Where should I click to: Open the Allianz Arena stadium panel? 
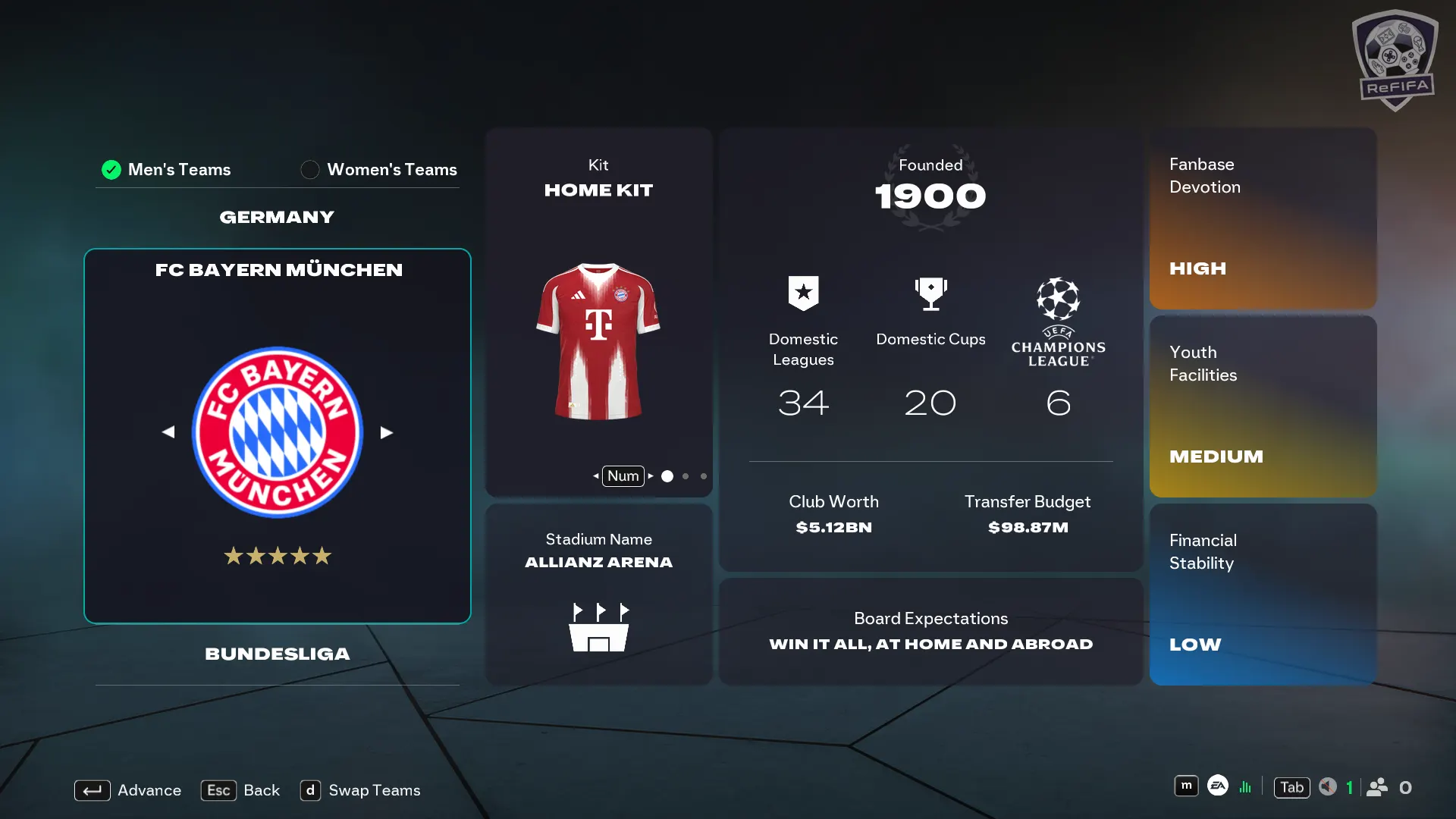pyautogui.click(x=598, y=595)
